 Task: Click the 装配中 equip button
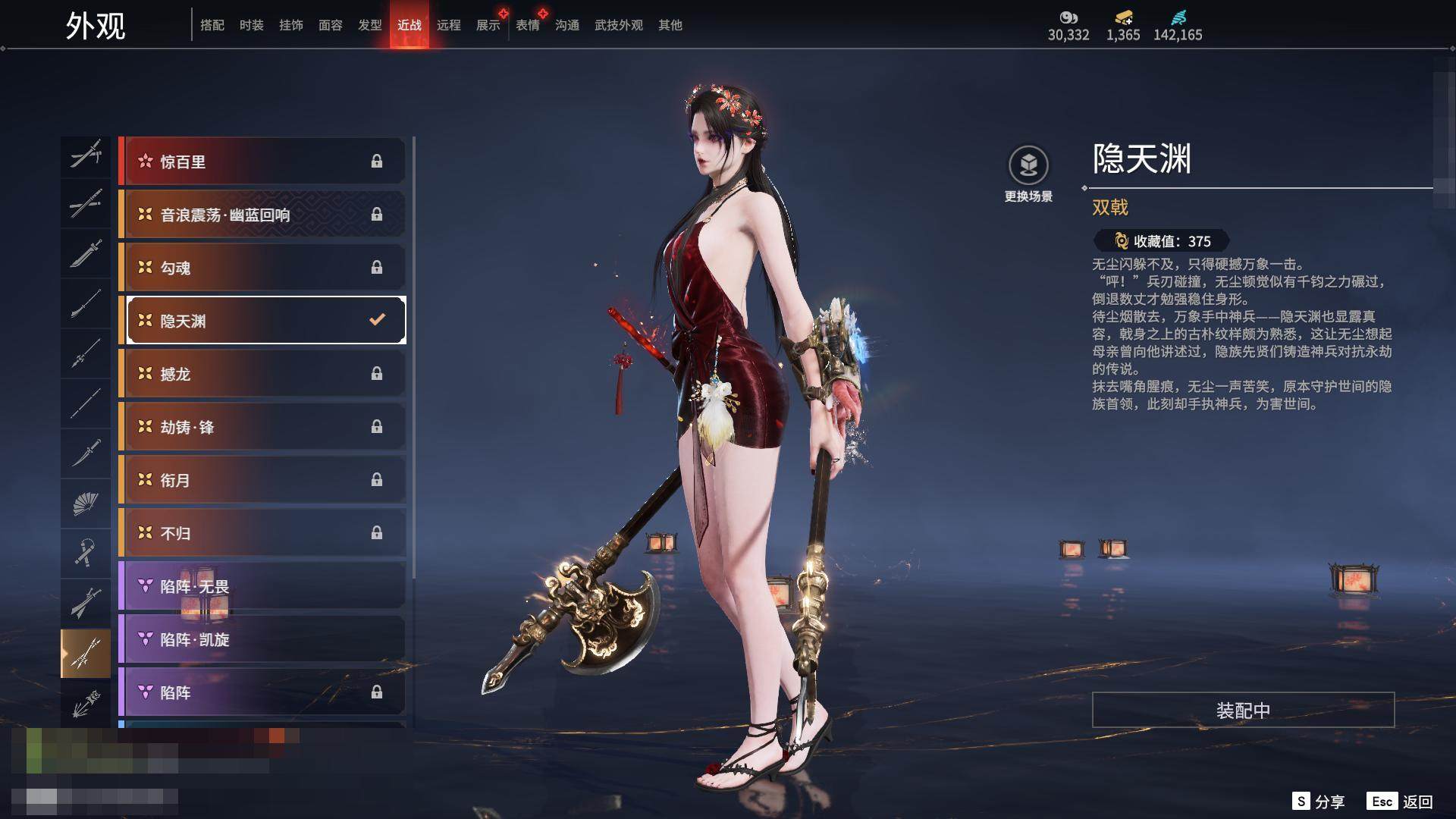click(x=1243, y=710)
